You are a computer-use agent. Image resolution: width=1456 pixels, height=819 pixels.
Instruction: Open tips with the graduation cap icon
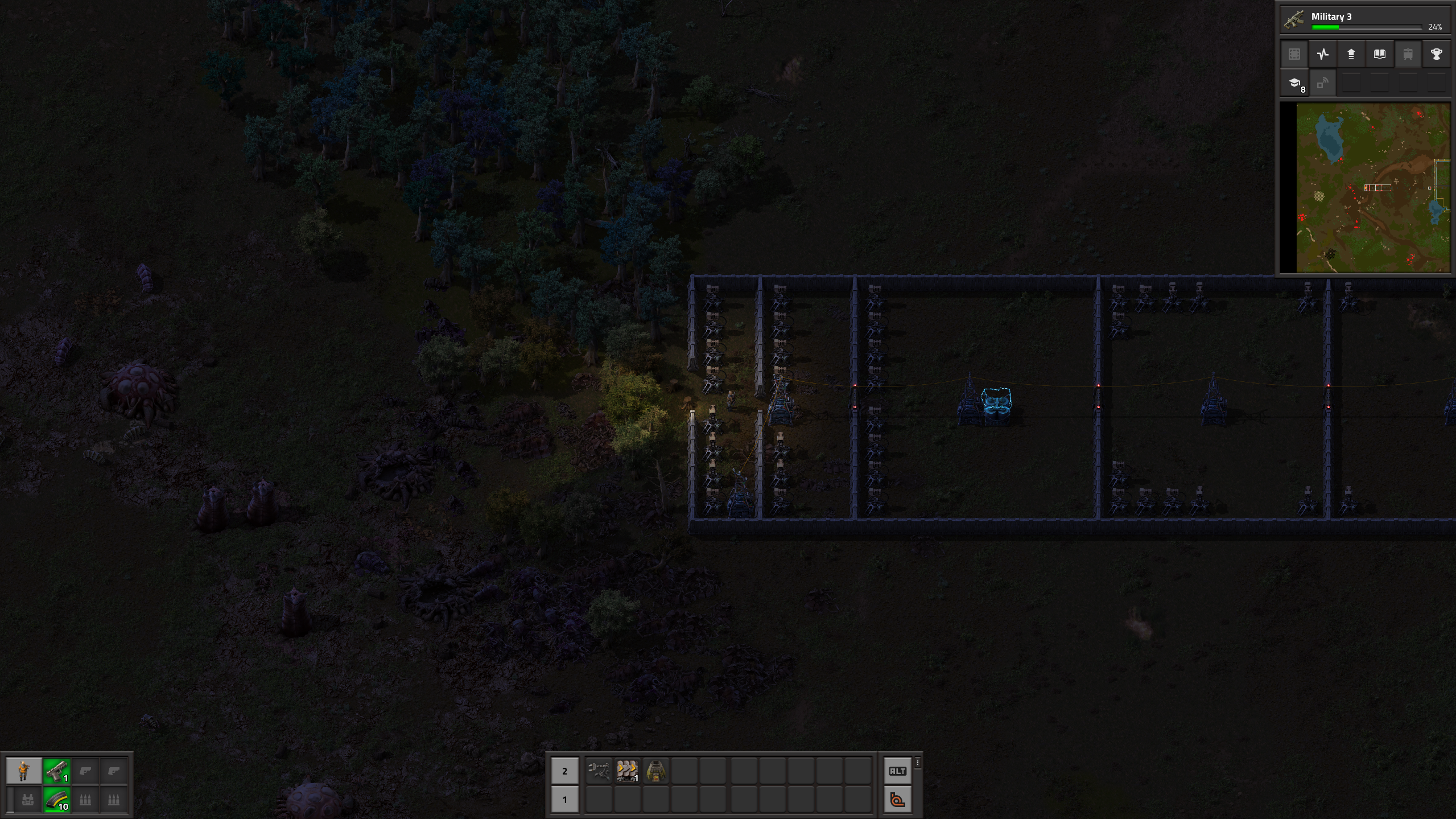[1294, 83]
